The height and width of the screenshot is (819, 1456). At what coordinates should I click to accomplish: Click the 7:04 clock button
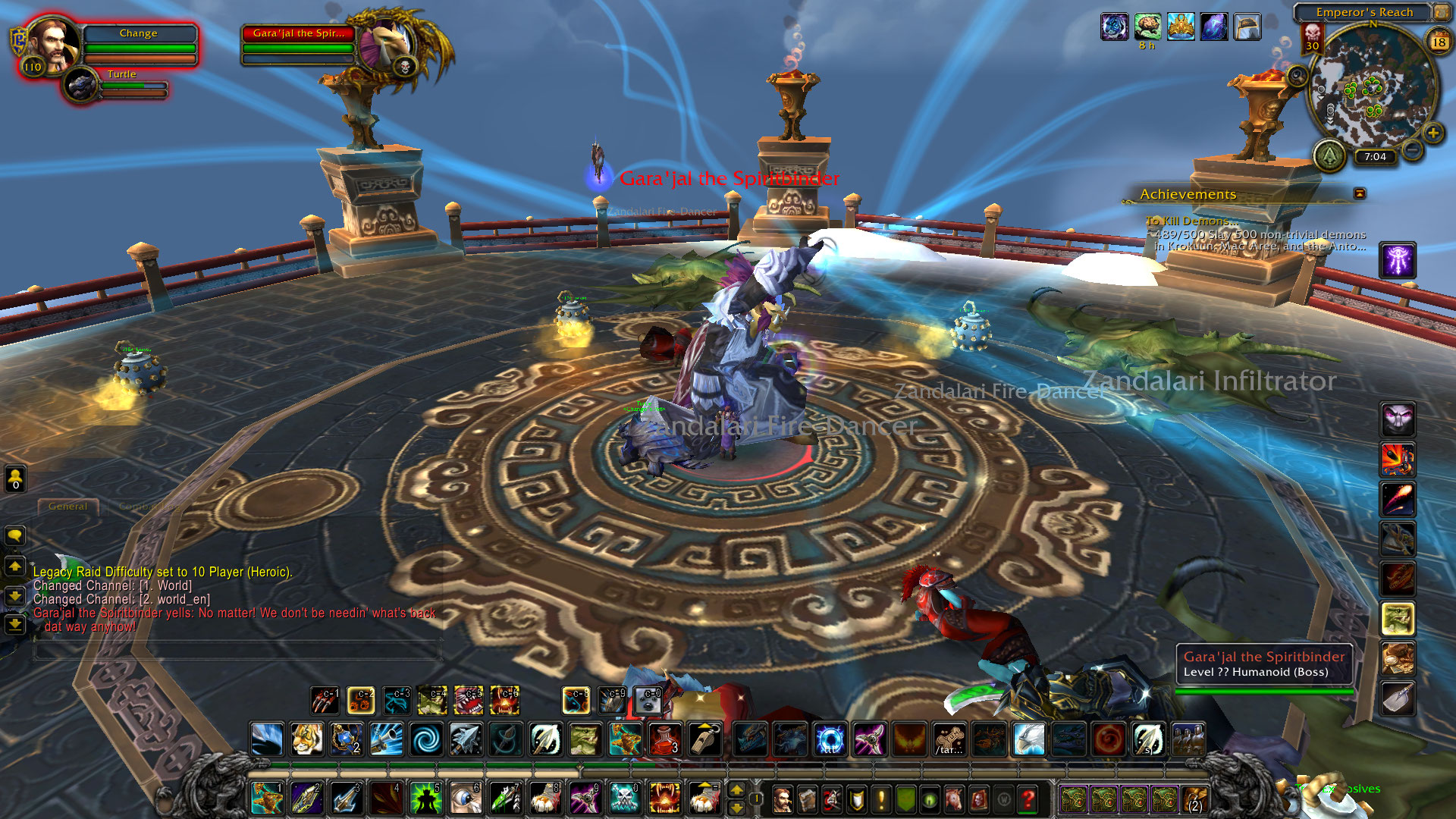(1375, 157)
